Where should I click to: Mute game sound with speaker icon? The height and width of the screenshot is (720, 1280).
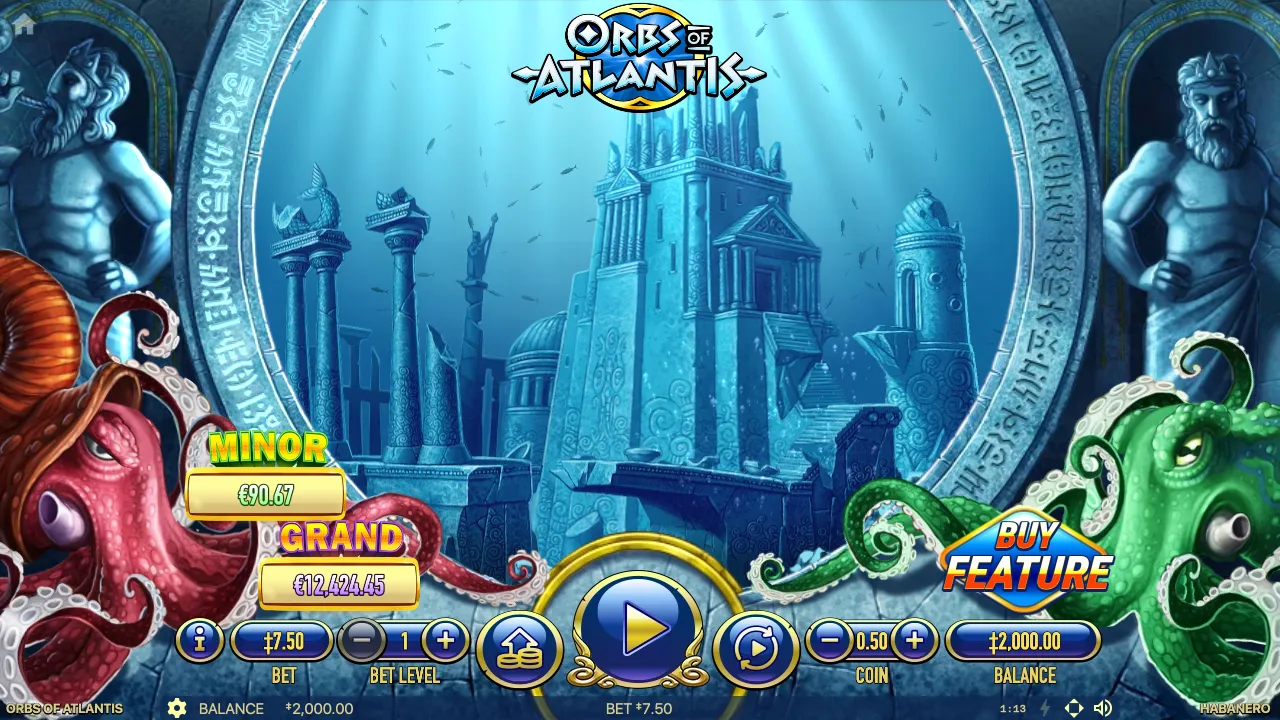pyautogui.click(x=1105, y=708)
